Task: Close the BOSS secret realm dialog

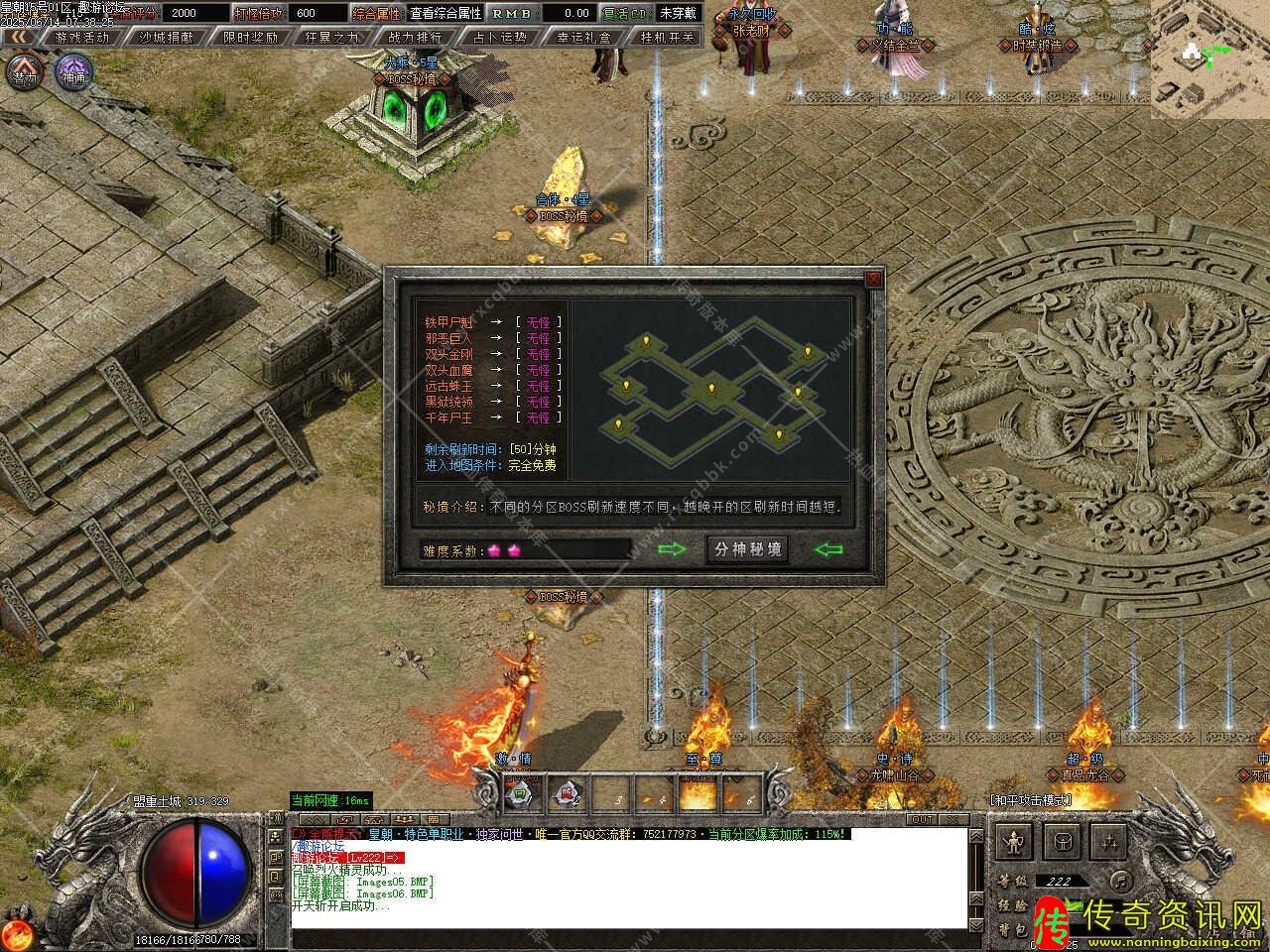Action: 873,279
